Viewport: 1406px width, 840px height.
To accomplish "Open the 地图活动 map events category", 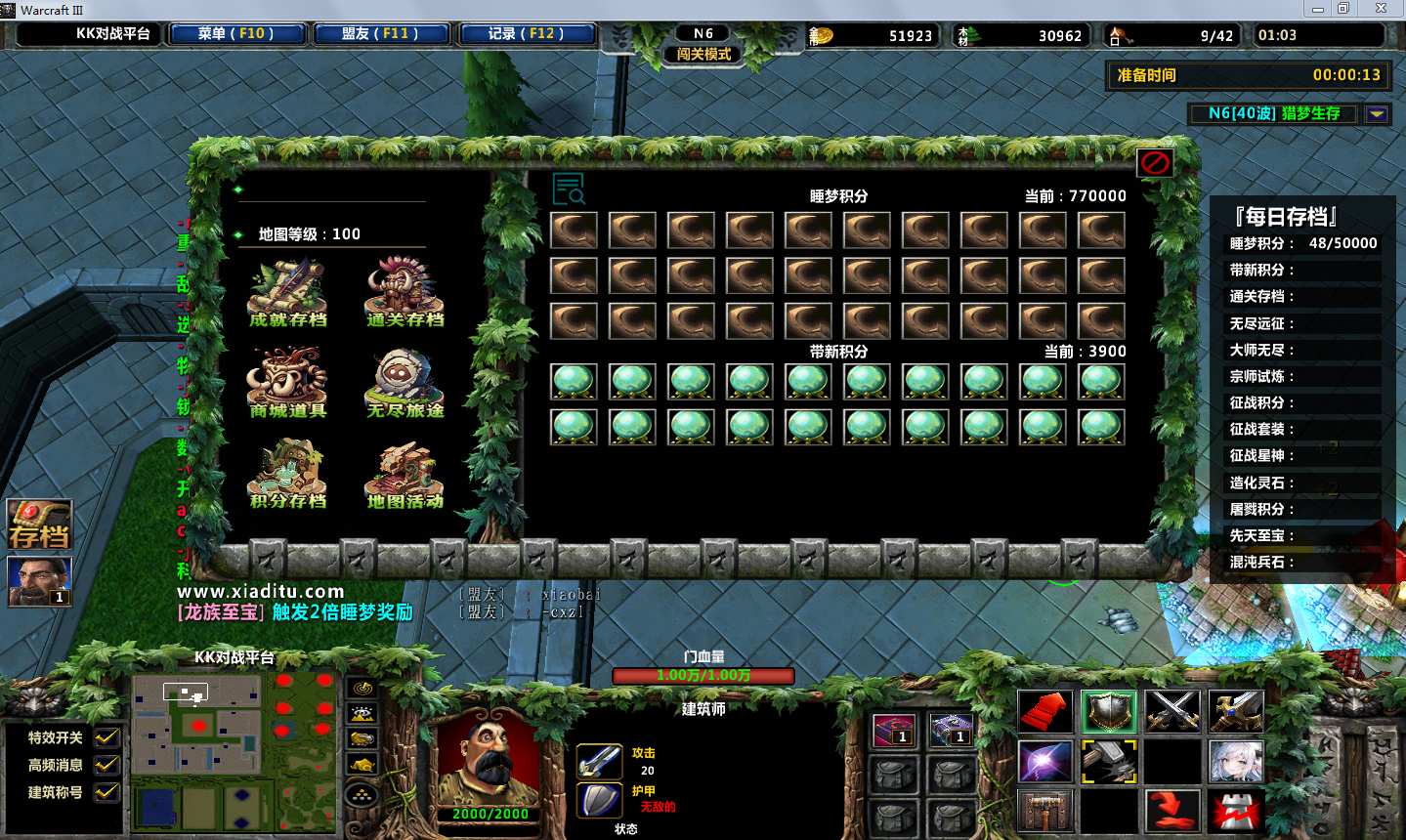I will pyautogui.click(x=405, y=475).
